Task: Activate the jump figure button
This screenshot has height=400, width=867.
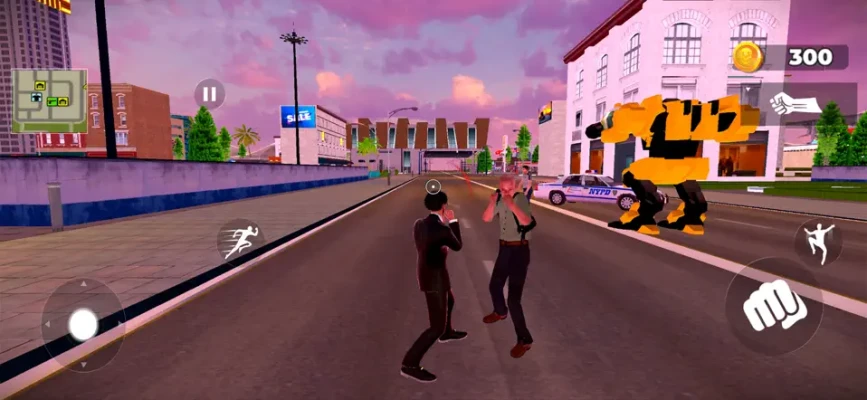Action: pyautogui.click(x=818, y=243)
